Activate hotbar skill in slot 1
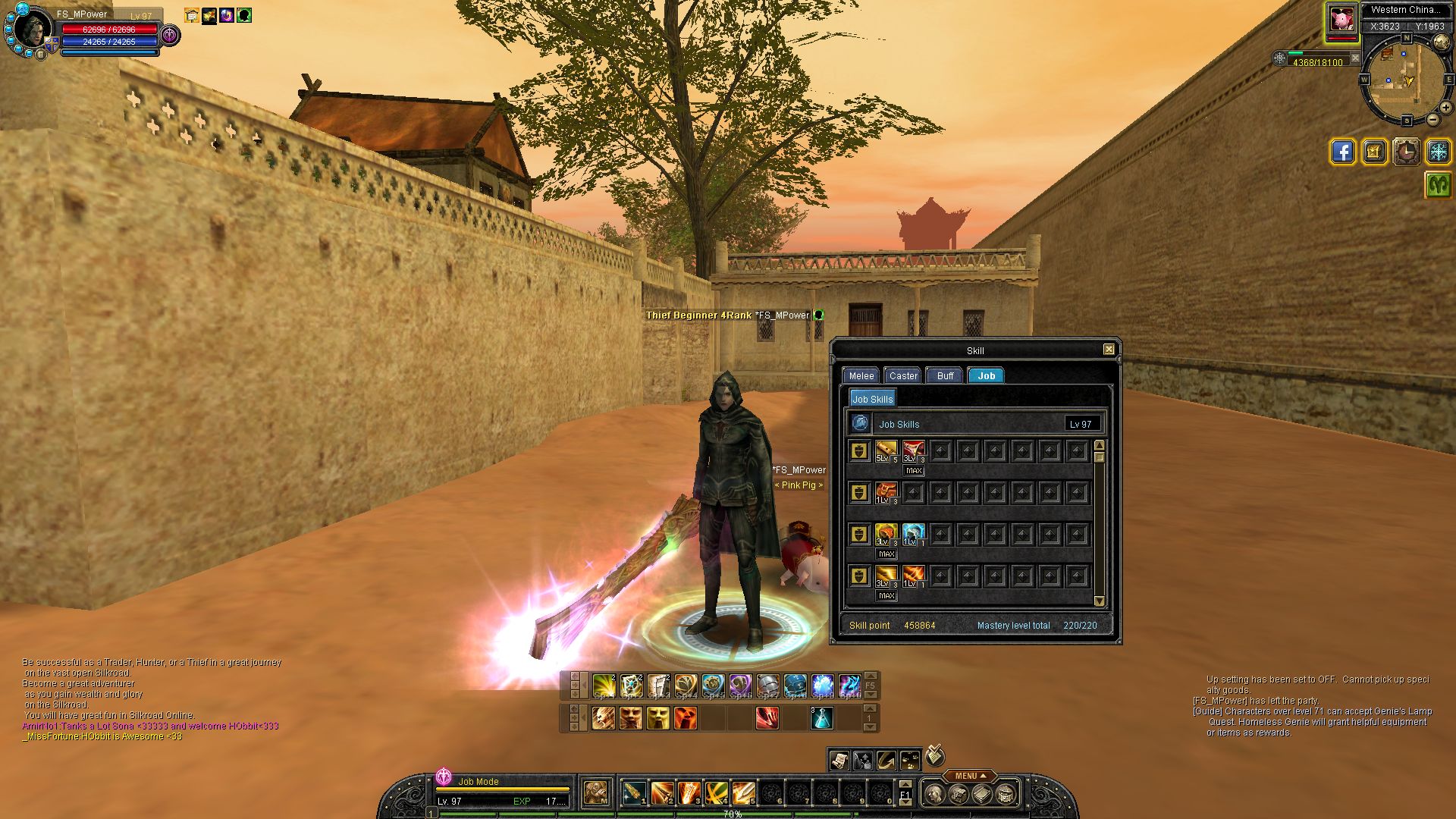Screen dimensions: 1456x819 click(635, 793)
